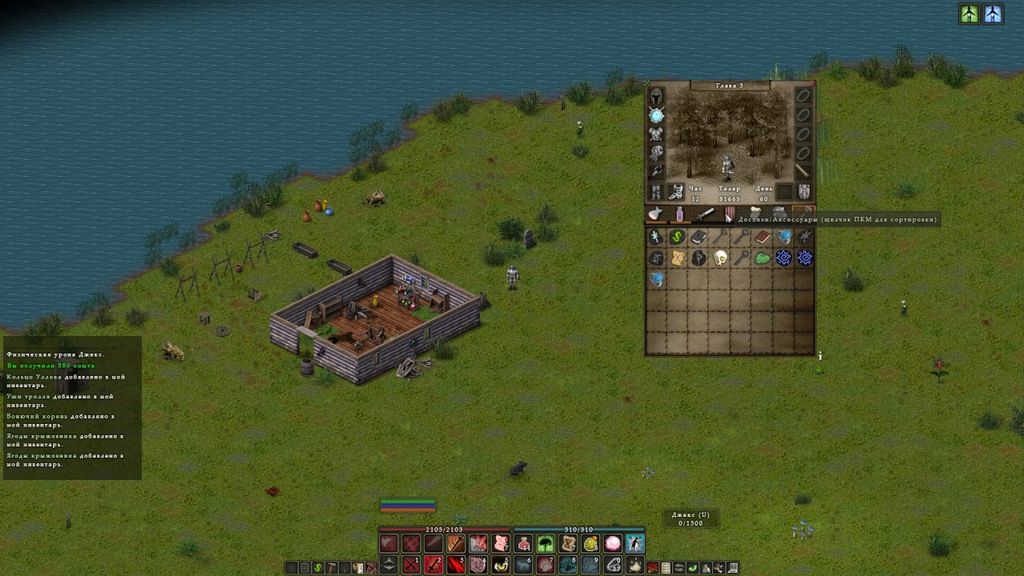Open the potions inventory tab
Image resolution: width=1024 pixels, height=576 pixels.
click(680, 214)
